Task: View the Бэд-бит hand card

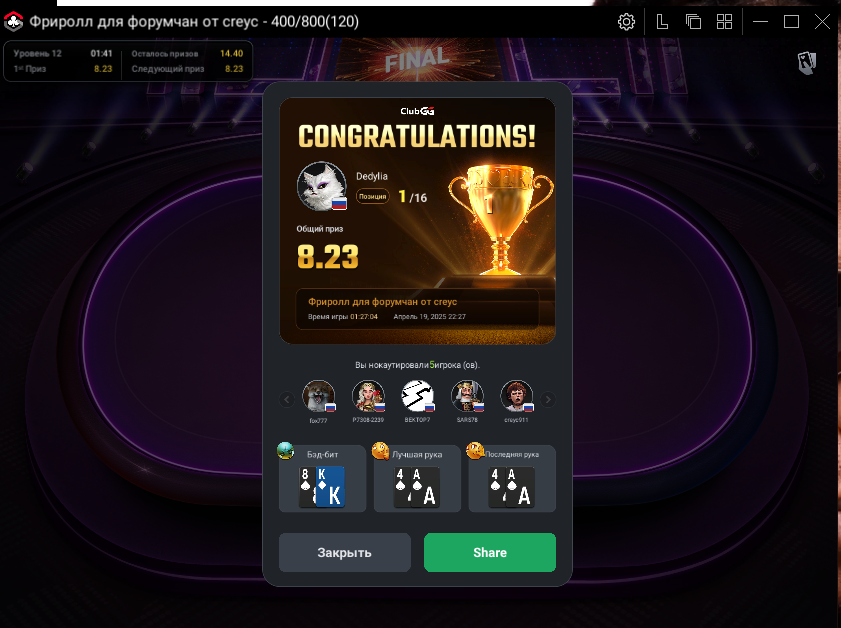Action: pyautogui.click(x=322, y=480)
